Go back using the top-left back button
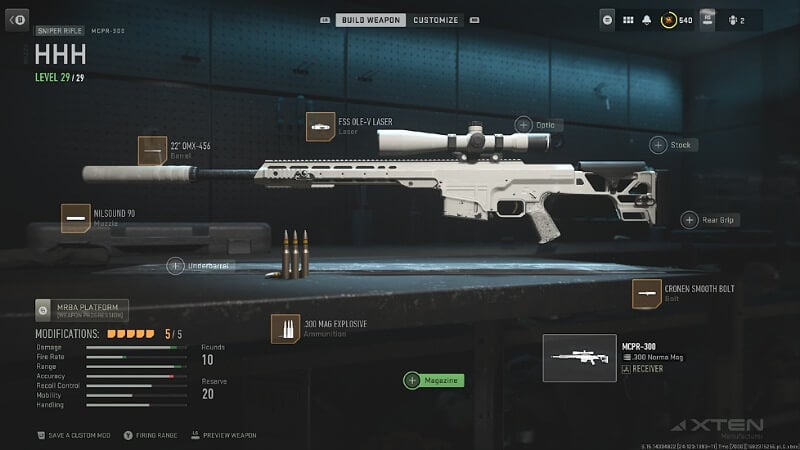800x450 pixels. (x=18, y=19)
